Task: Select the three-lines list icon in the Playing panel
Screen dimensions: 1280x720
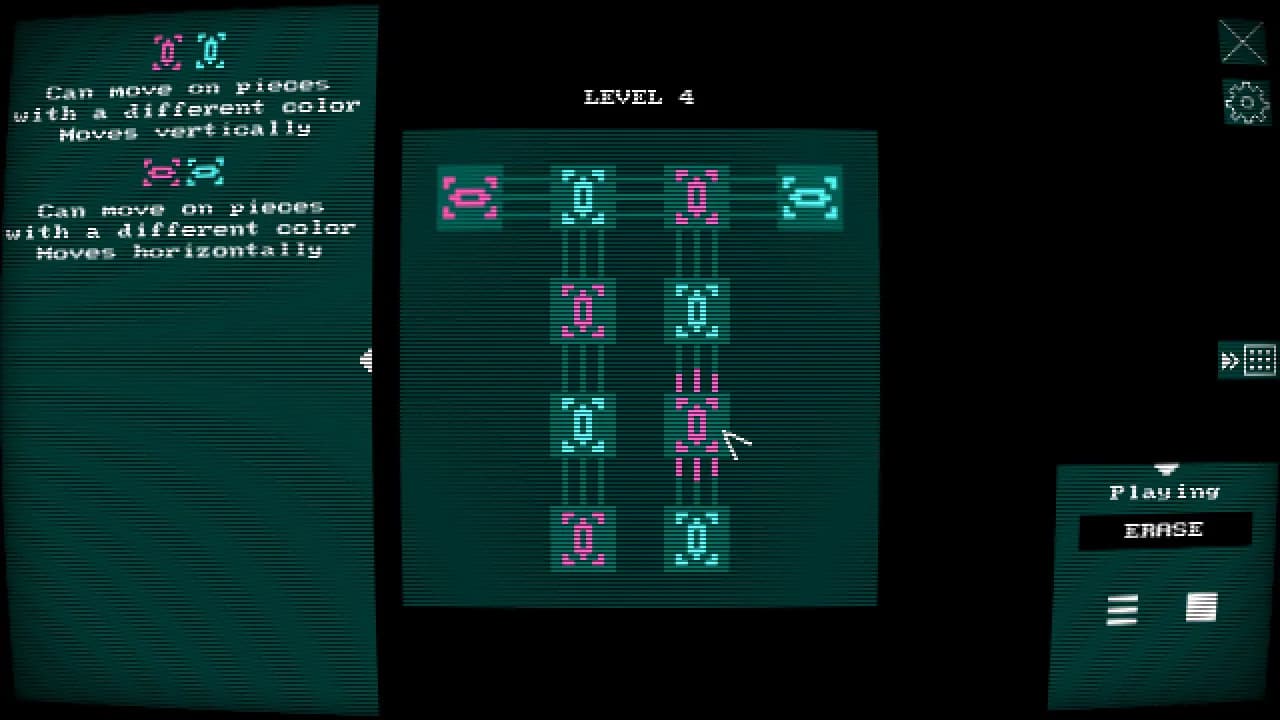Action: coord(1121,610)
